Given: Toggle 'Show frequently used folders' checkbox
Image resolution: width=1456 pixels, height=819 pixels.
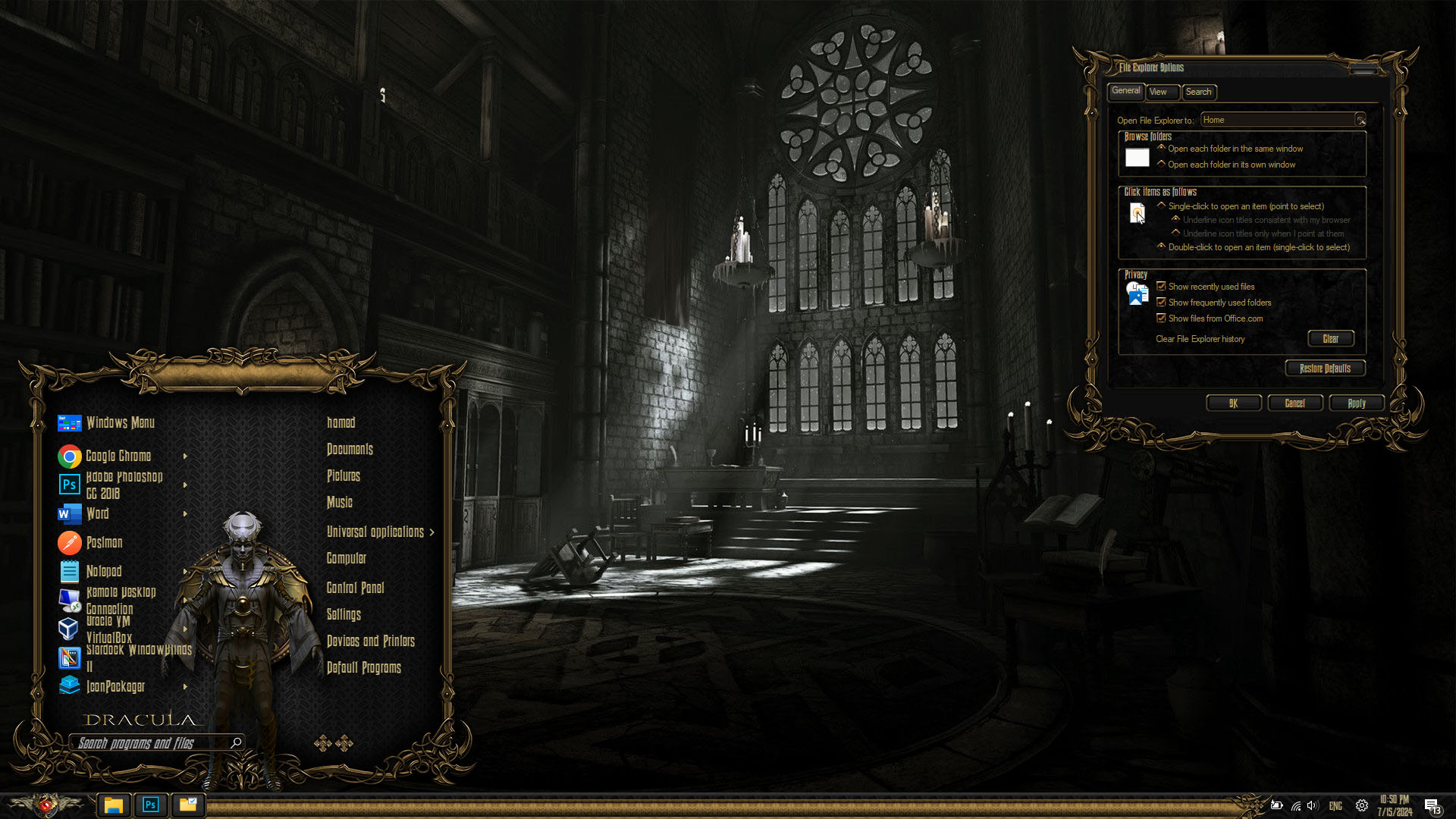Looking at the screenshot, I should click(1161, 302).
